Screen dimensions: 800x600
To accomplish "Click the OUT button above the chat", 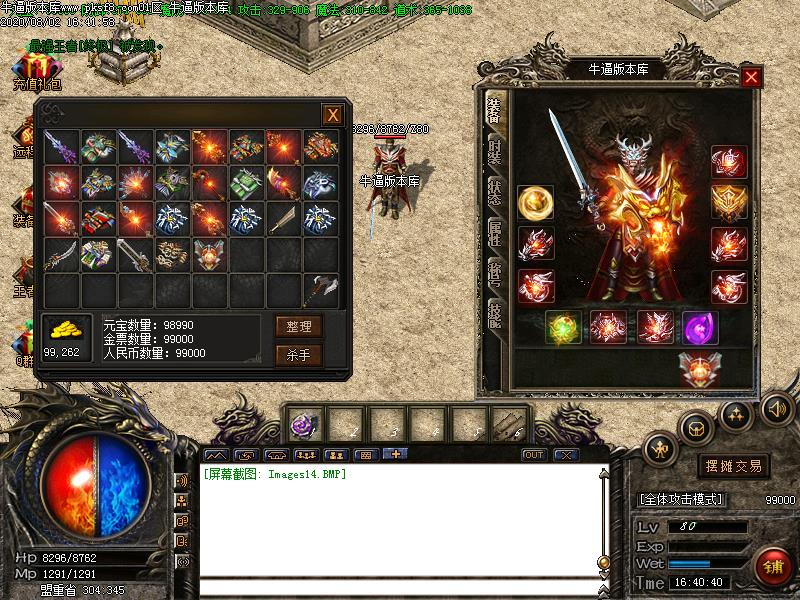I will tap(534, 455).
